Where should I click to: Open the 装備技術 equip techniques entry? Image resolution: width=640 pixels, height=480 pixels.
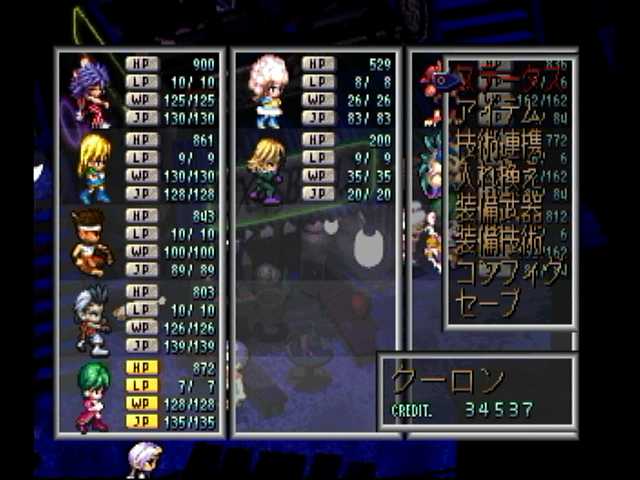500,242
